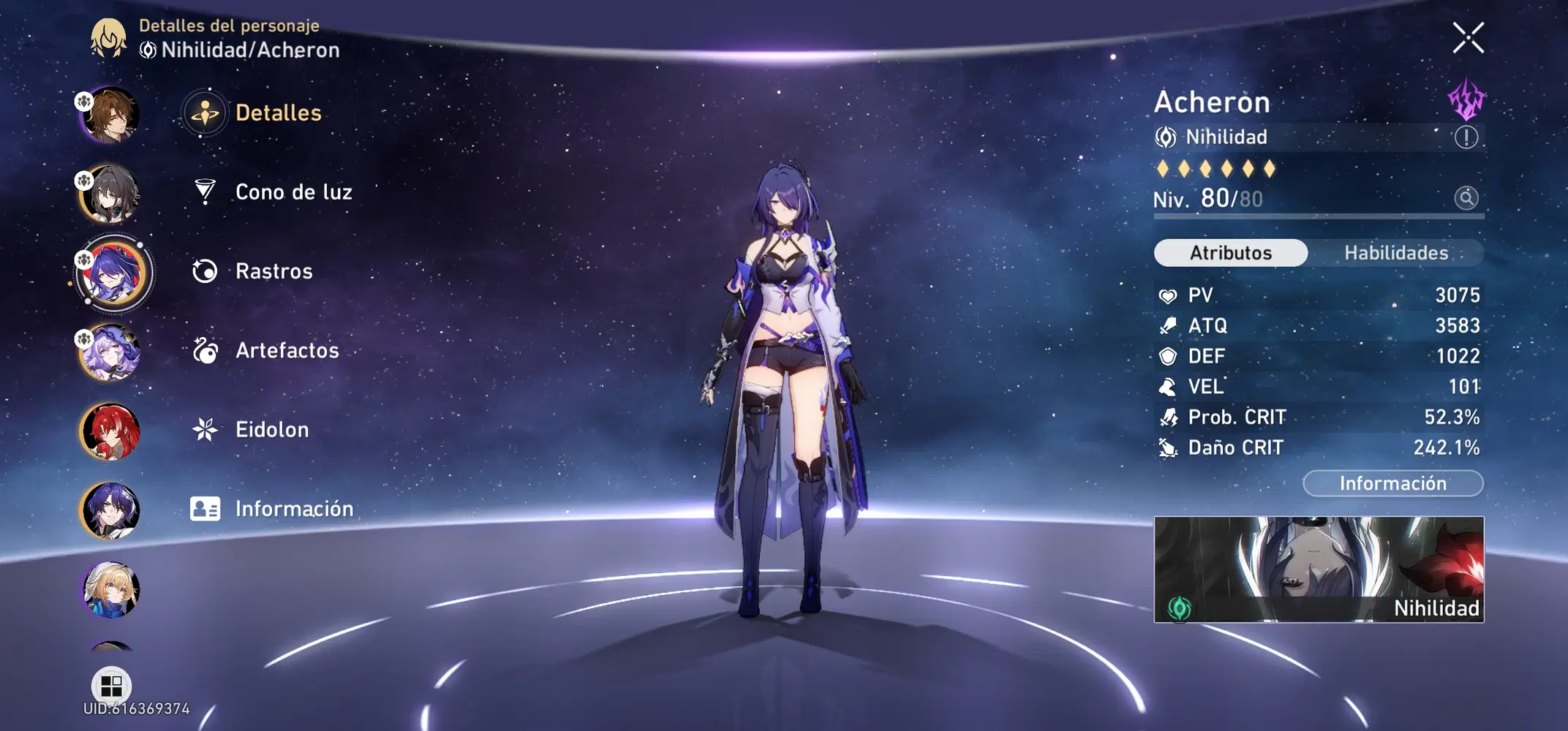
Task: Open Rastros using the circular arrow icon
Action: pyautogui.click(x=206, y=270)
